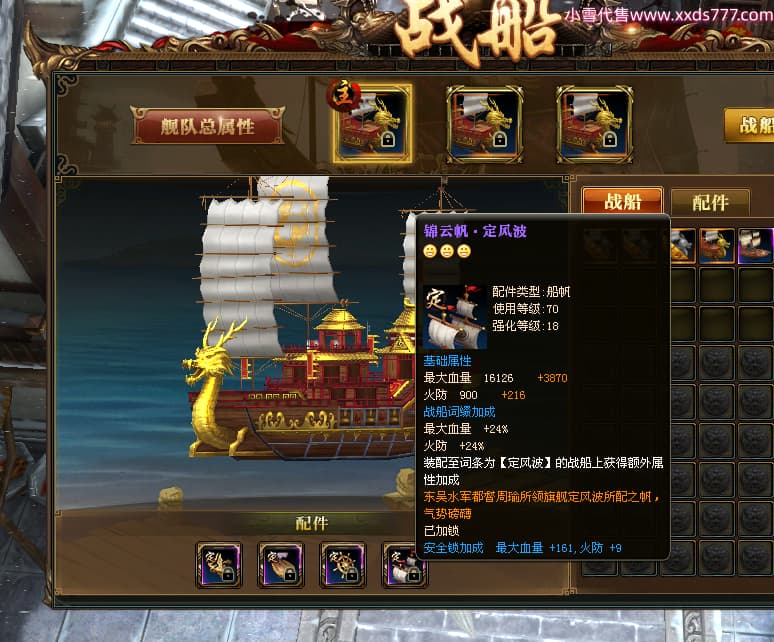Viewport: 774px width, 642px height.
Task: Click the gold 战船 button at right edge
Action: pos(750,125)
